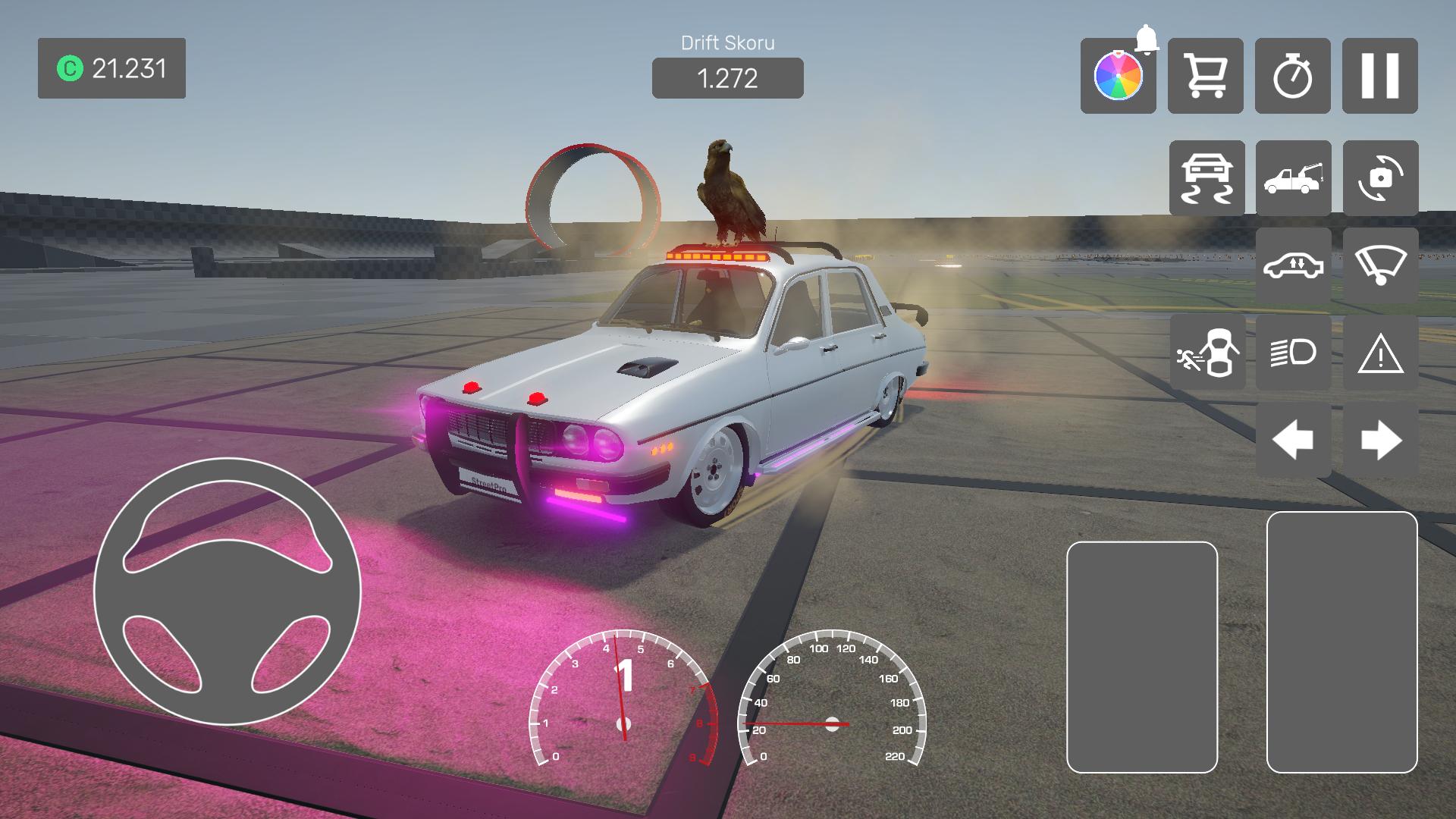Tap the brake pedal

coord(1141,657)
